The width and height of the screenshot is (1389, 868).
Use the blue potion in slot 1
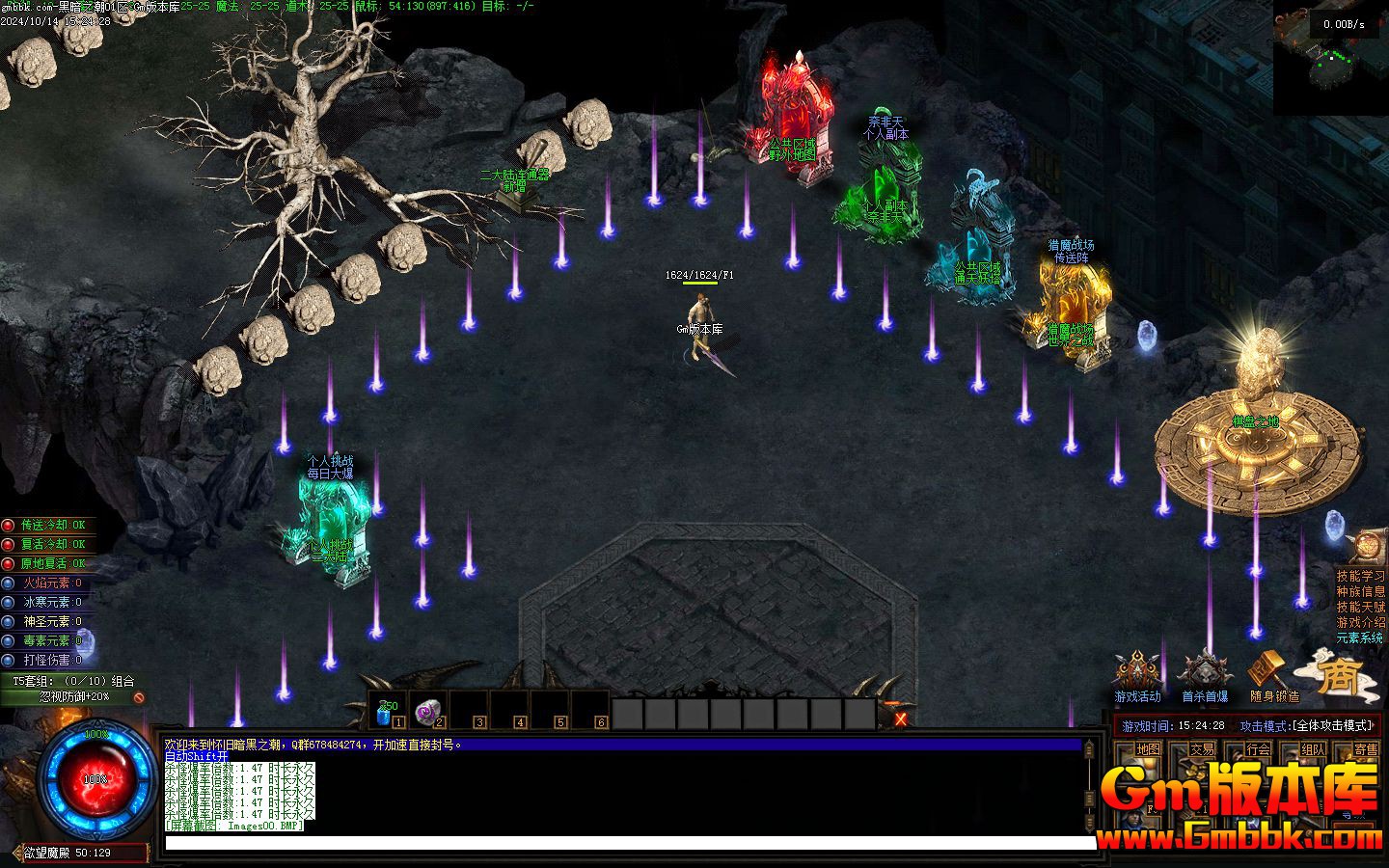(x=386, y=712)
